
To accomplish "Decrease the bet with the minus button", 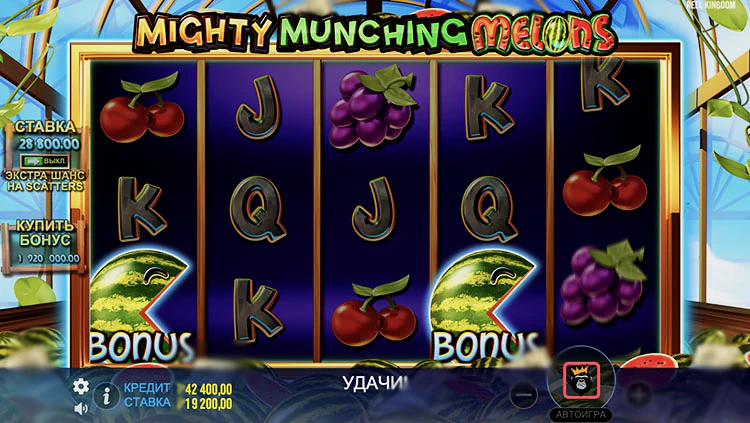I will click(x=523, y=395).
